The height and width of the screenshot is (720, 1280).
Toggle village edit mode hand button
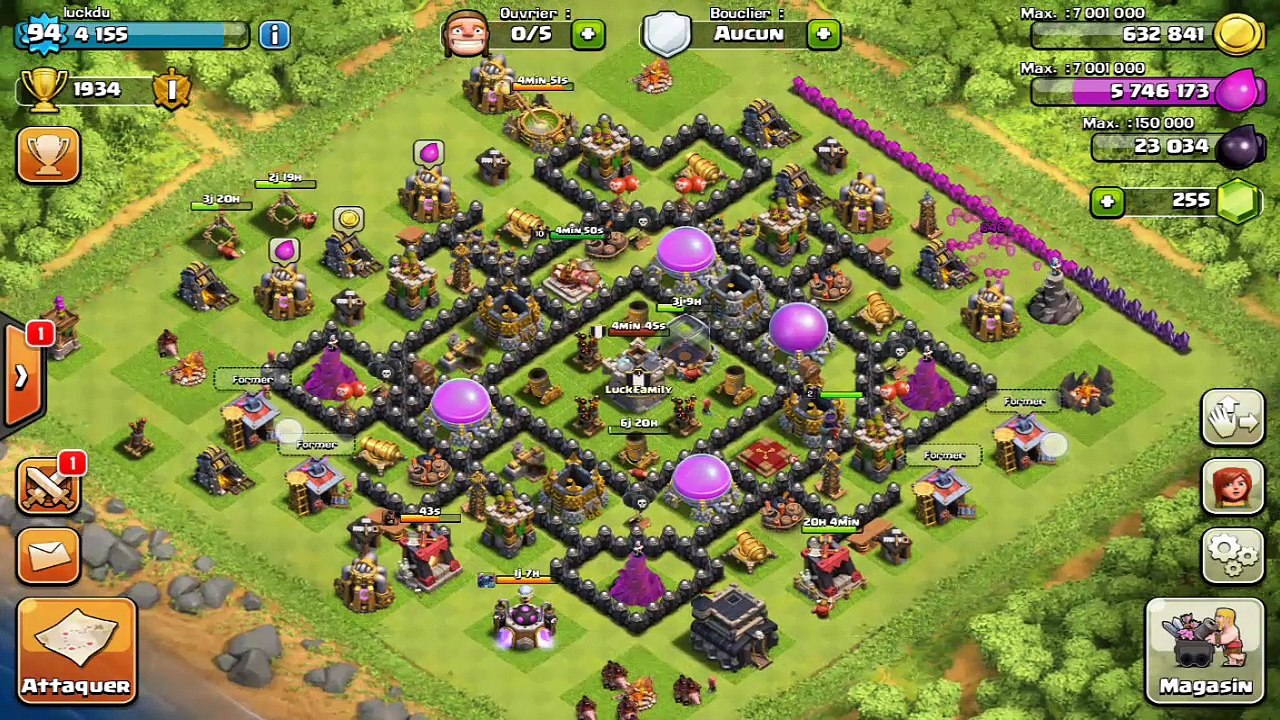pos(1232,418)
